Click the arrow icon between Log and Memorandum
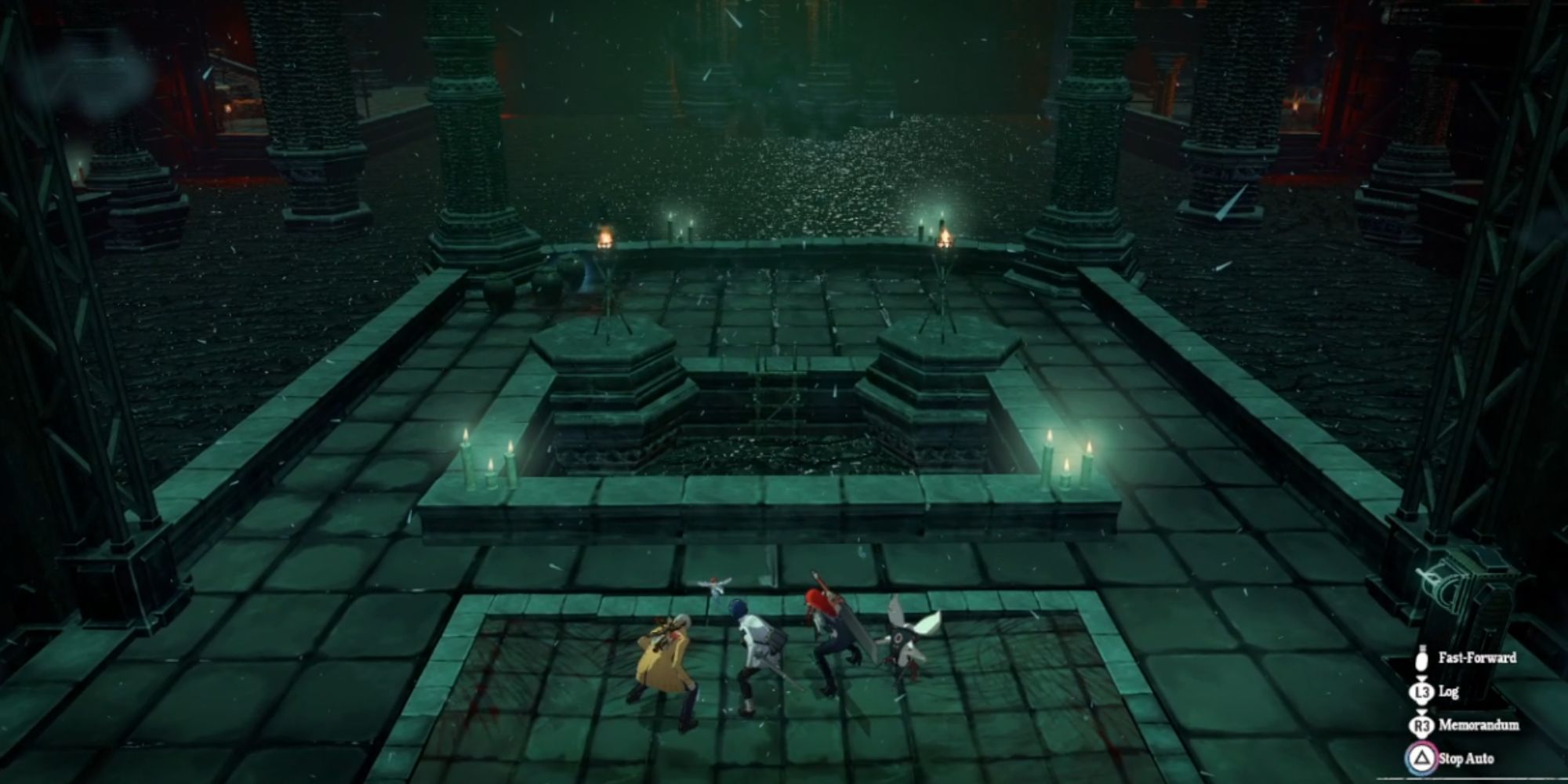This screenshot has width=1568, height=784. coord(1422,712)
